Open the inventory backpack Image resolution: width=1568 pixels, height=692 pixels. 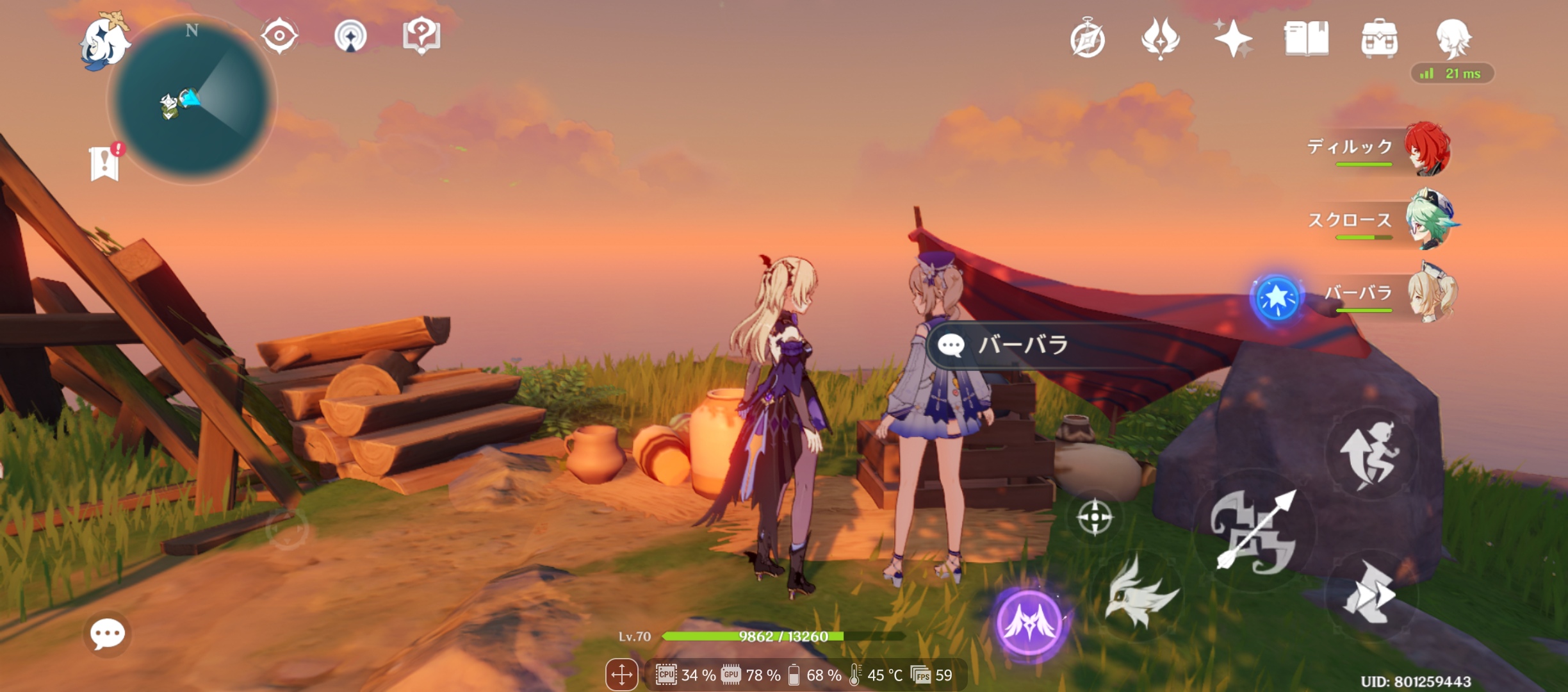[1379, 38]
